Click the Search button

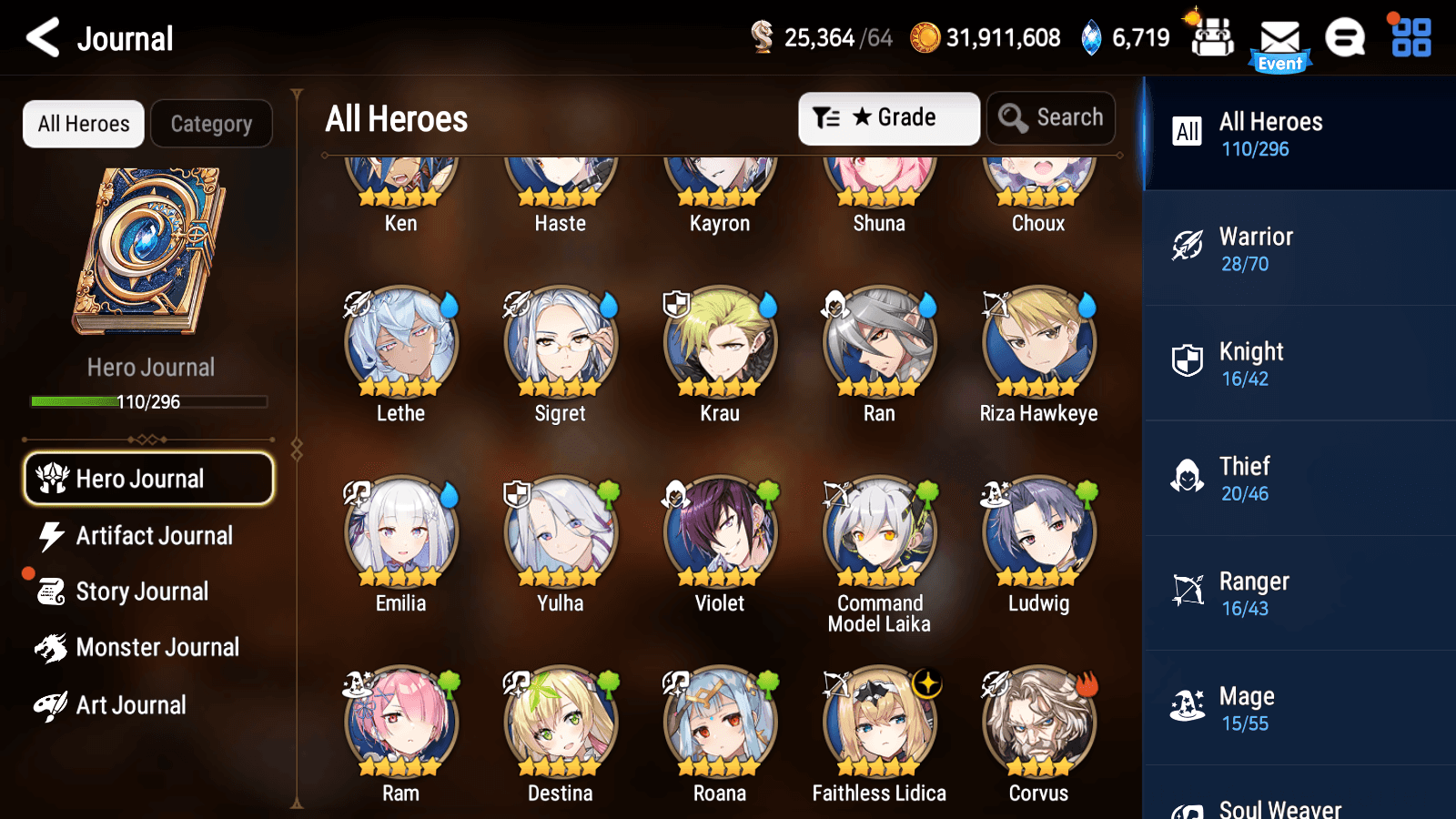click(x=1051, y=117)
